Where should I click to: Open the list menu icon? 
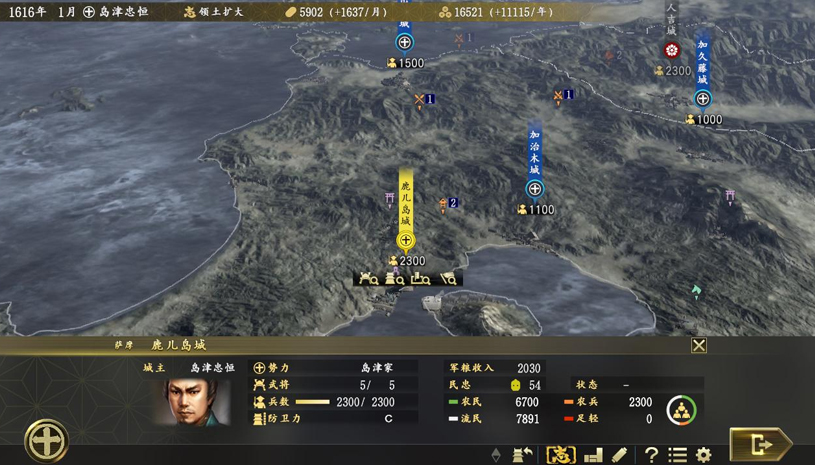(x=677, y=455)
